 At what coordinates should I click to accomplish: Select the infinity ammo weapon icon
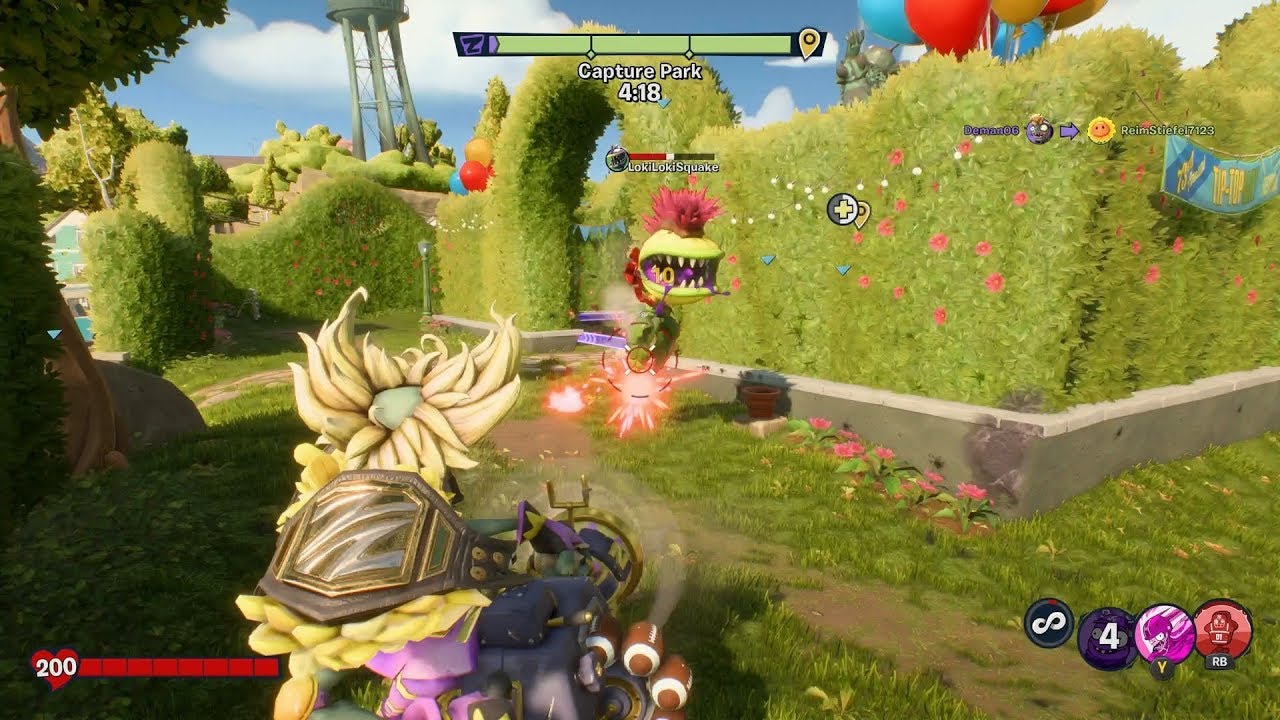point(1049,622)
